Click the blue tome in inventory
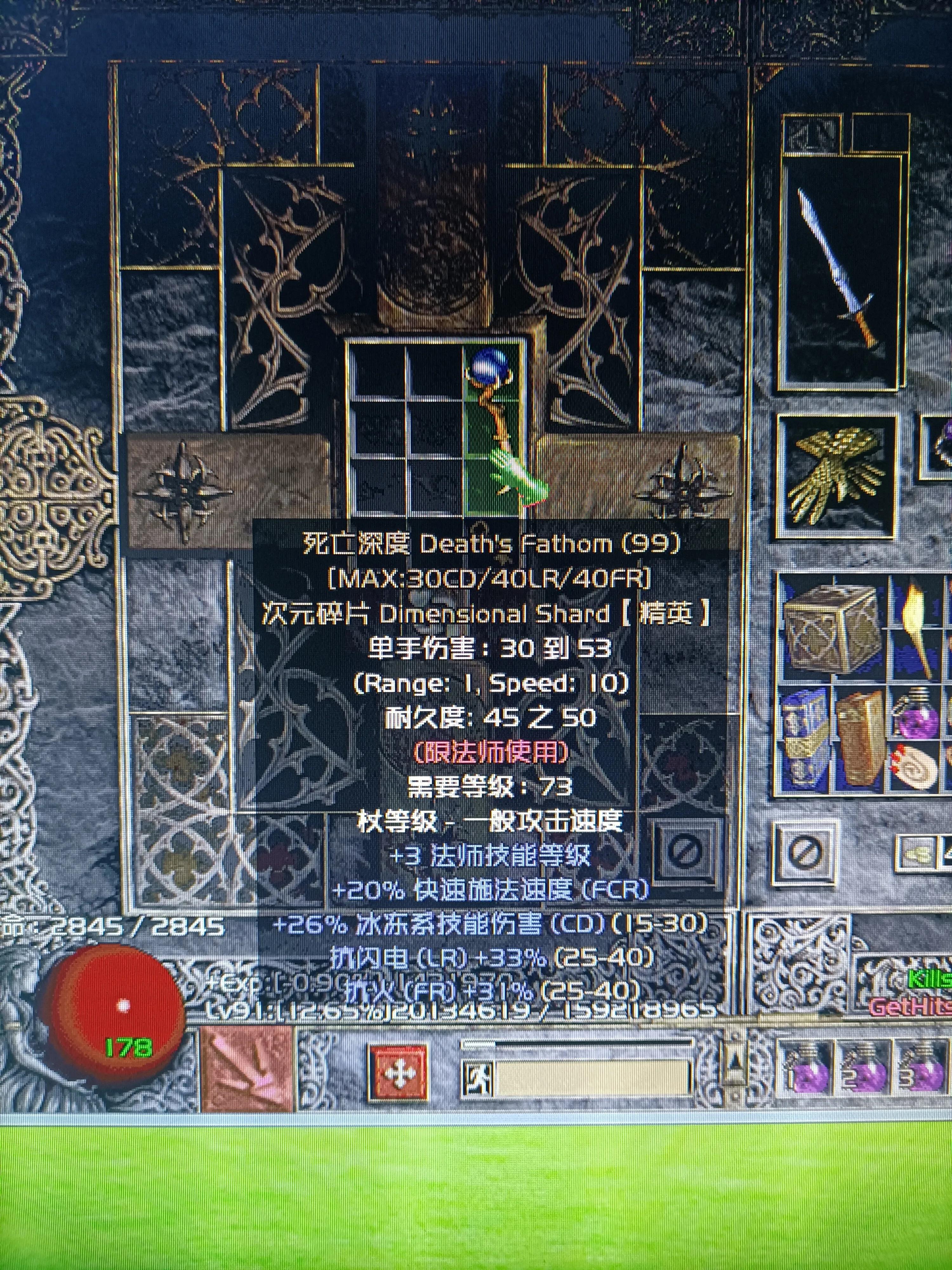This screenshot has height=1270, width=952. pyautogui.click(x=803, y=738)
